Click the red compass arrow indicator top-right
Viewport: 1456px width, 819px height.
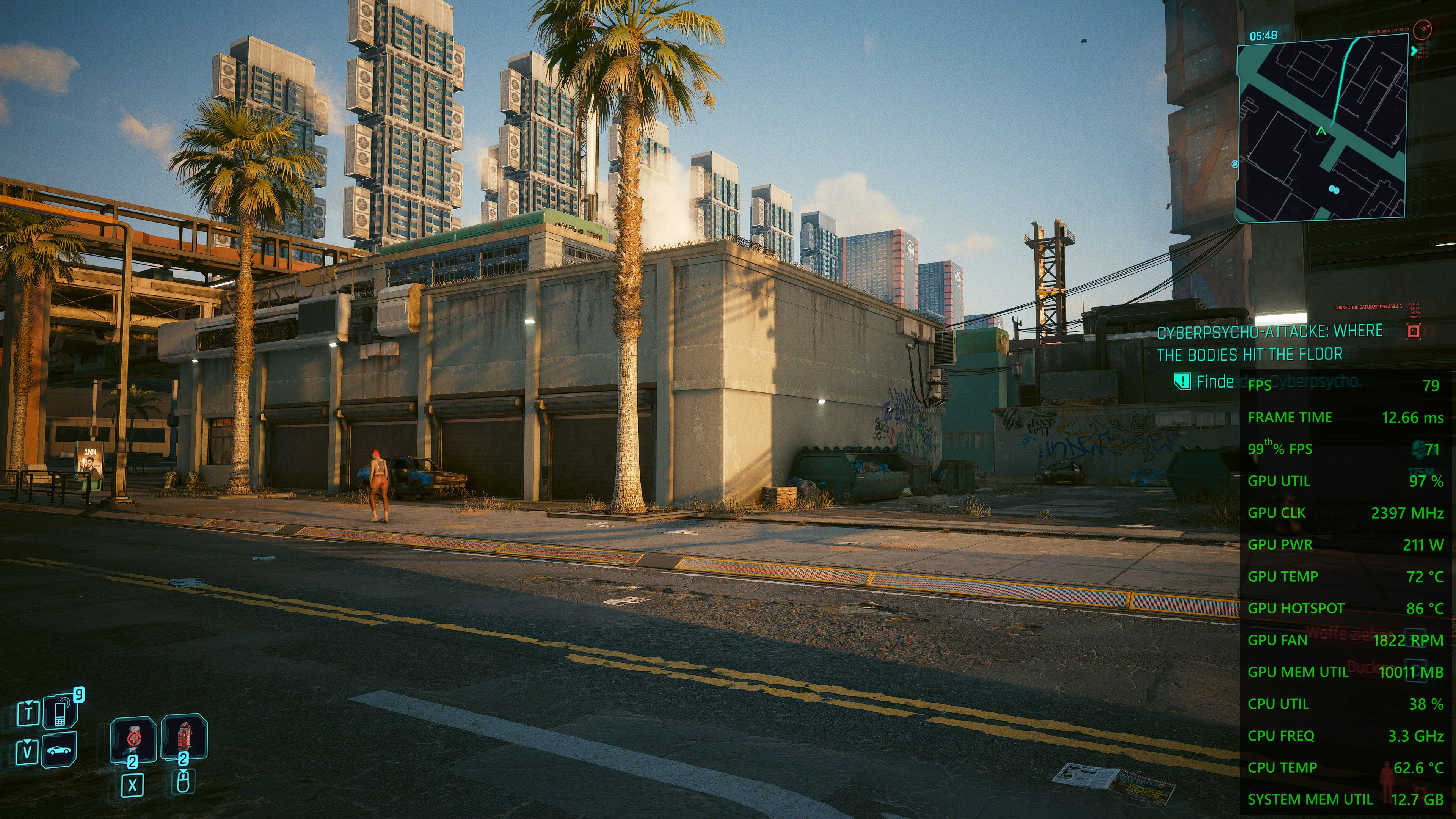(x=1423, y=30)
